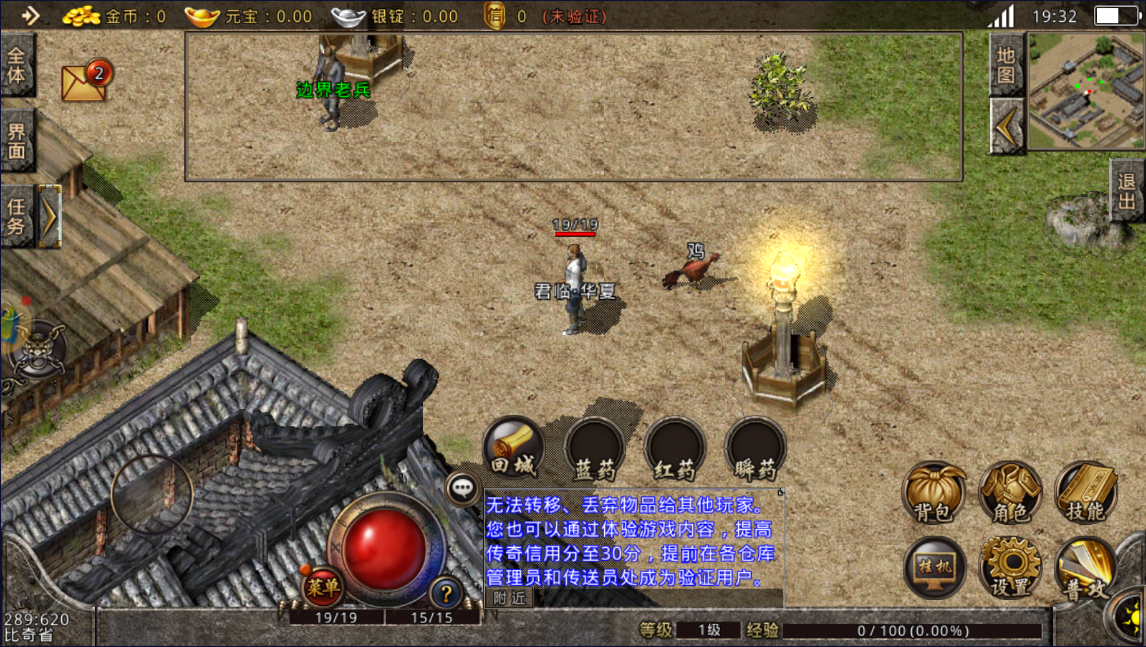Use the 回城 town return scroll
Screen dimensions: 1146x647
[514, 447]
